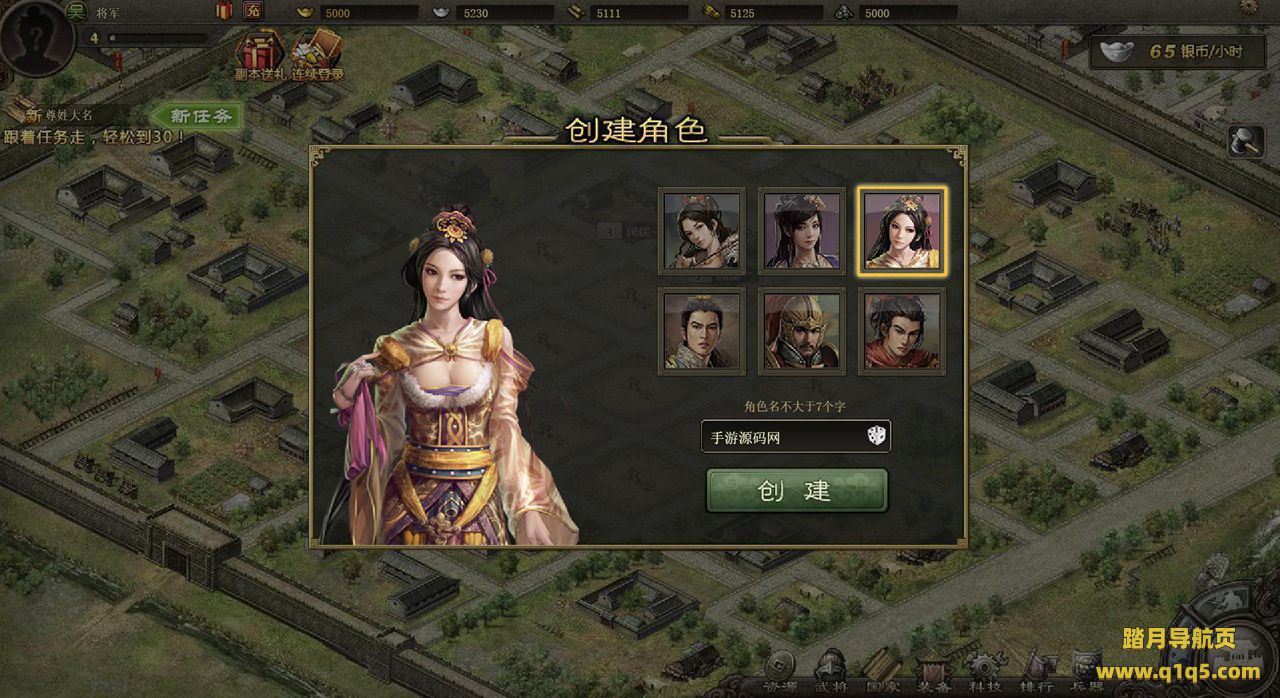Viewport: 1280px width, 698px height.
Task: Open the 副本送礼 gift box event
Action: 256,55
